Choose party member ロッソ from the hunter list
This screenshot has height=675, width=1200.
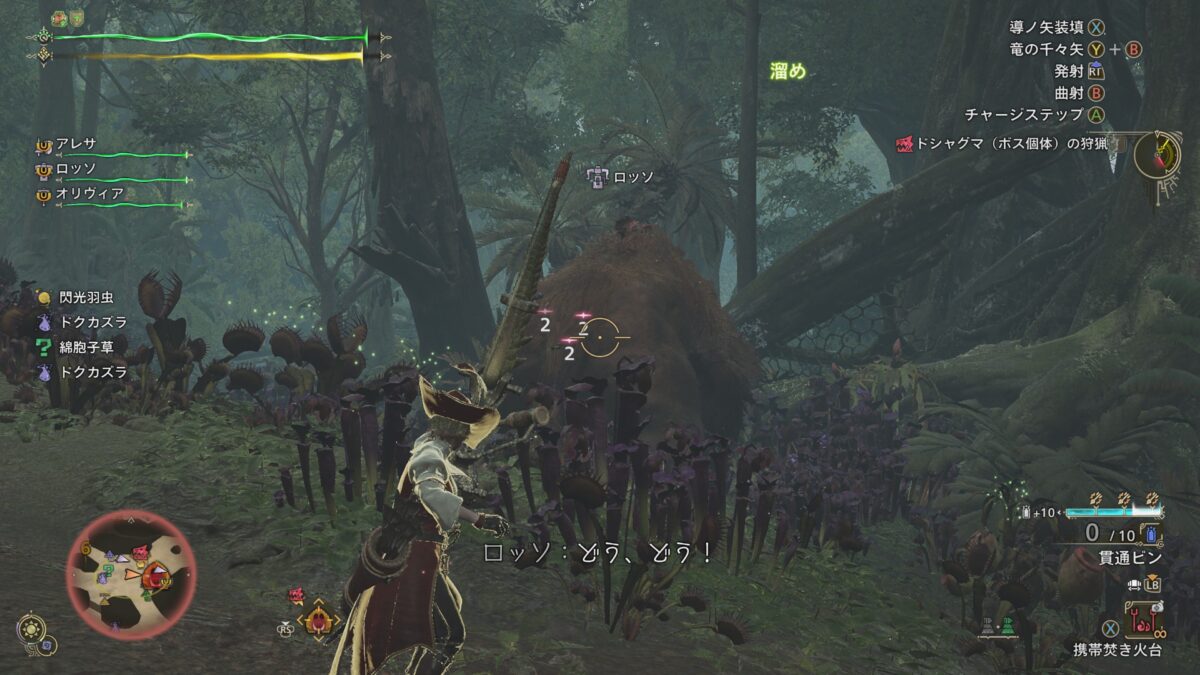point(77,169)
